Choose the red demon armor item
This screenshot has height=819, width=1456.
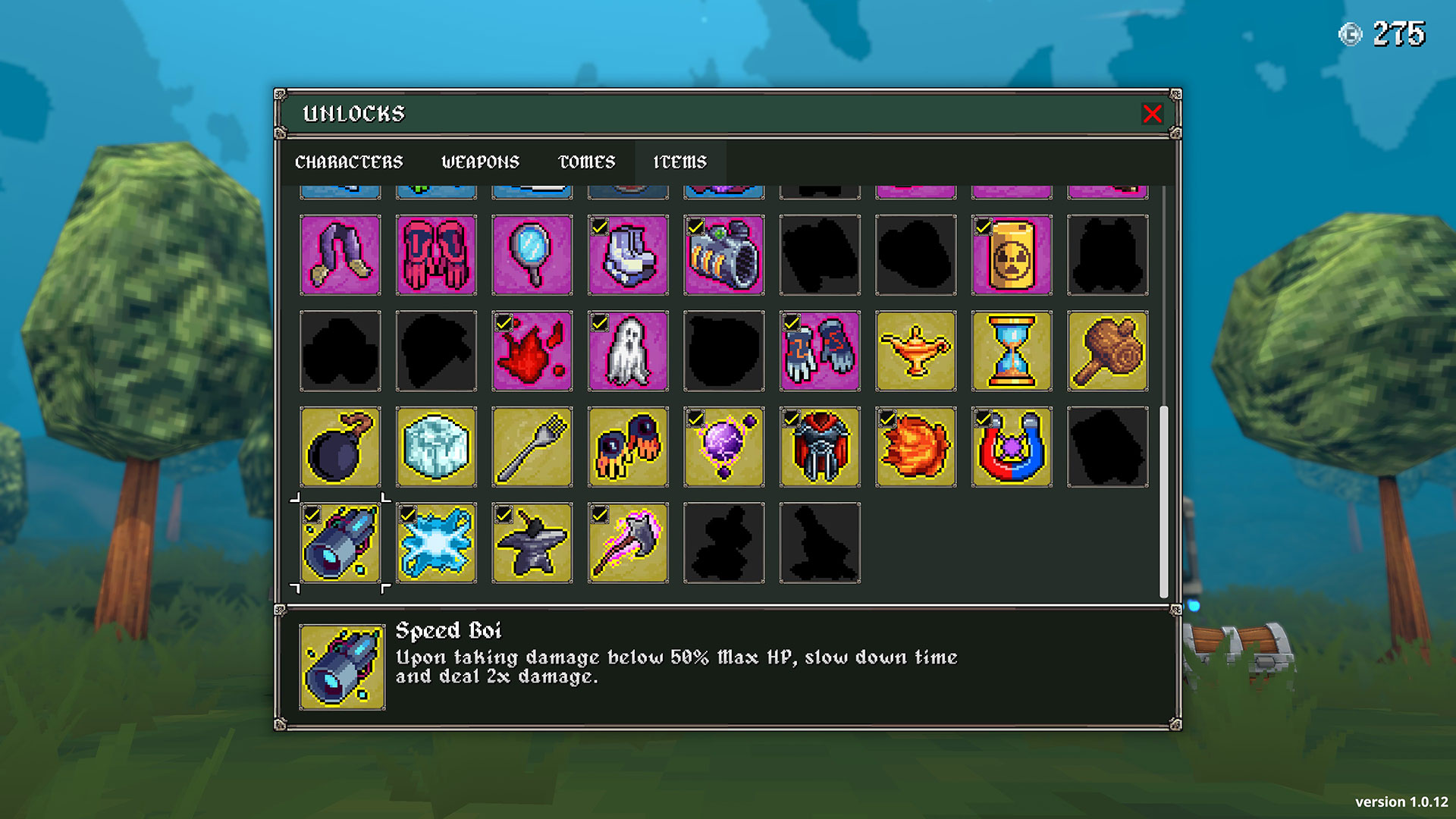click(x=820, y=447)
